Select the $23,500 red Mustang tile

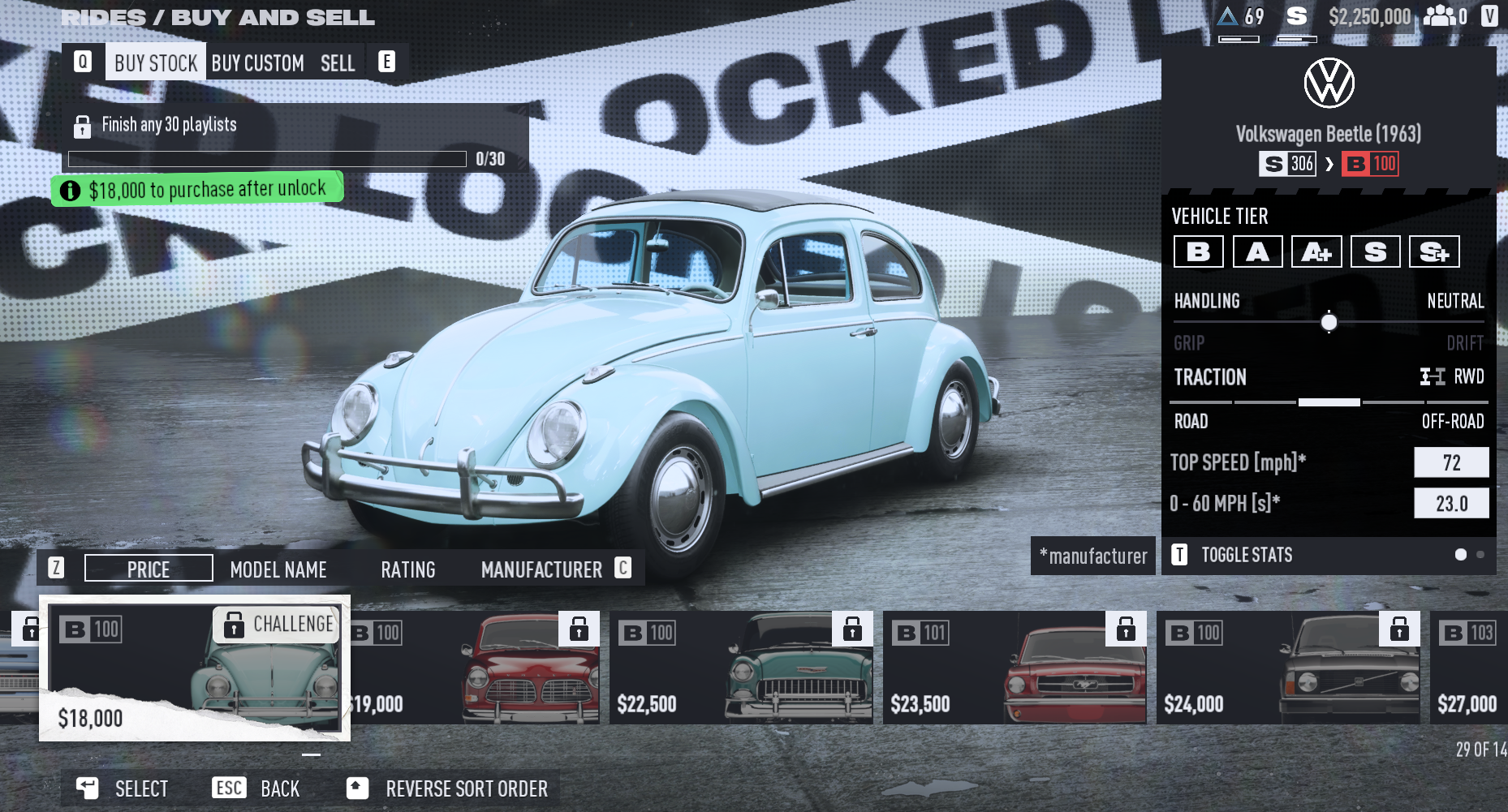click(1015, 668)
